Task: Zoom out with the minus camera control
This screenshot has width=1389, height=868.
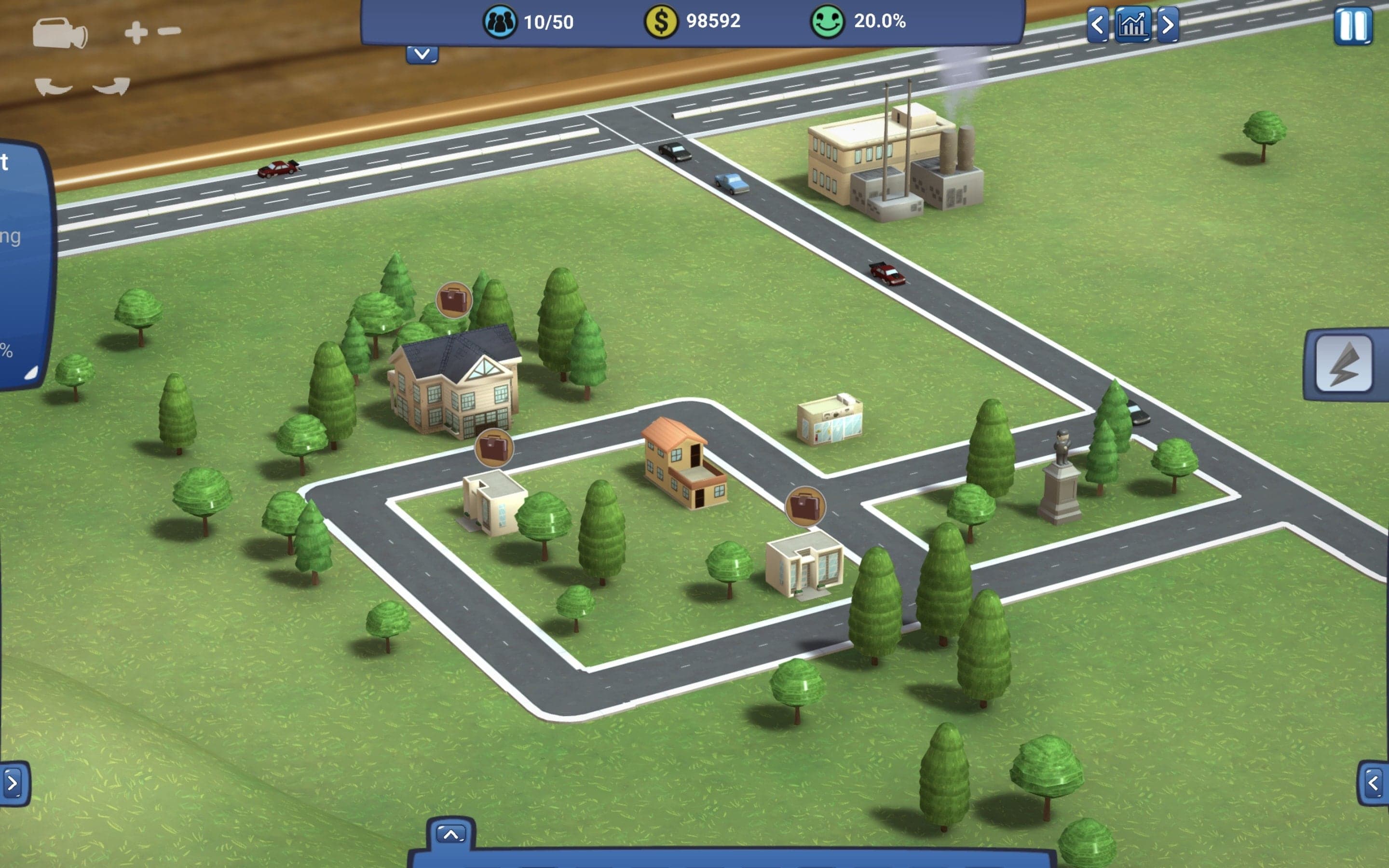Action: coord(169,31)
